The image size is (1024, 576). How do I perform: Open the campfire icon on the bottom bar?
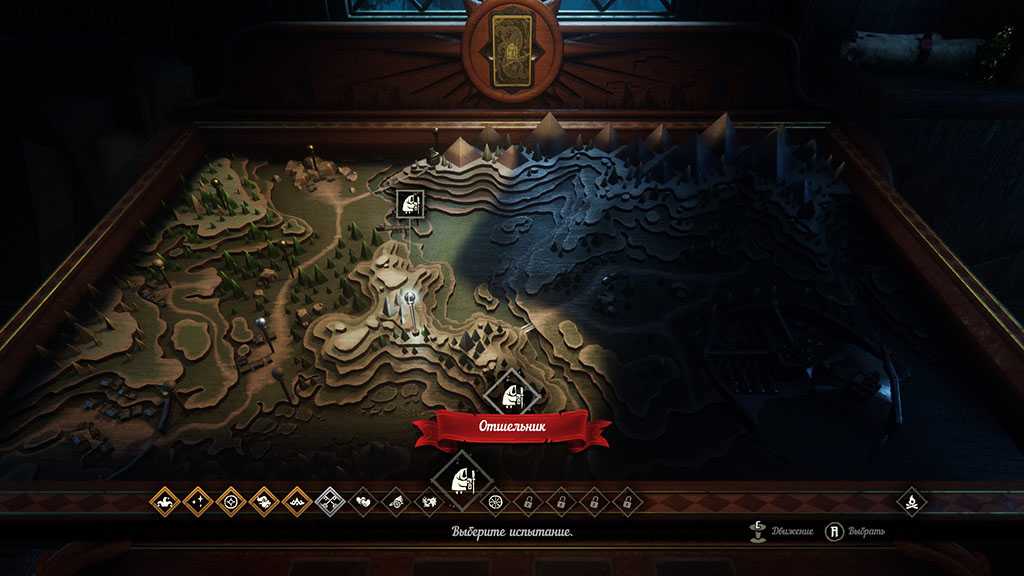[912, 500]
